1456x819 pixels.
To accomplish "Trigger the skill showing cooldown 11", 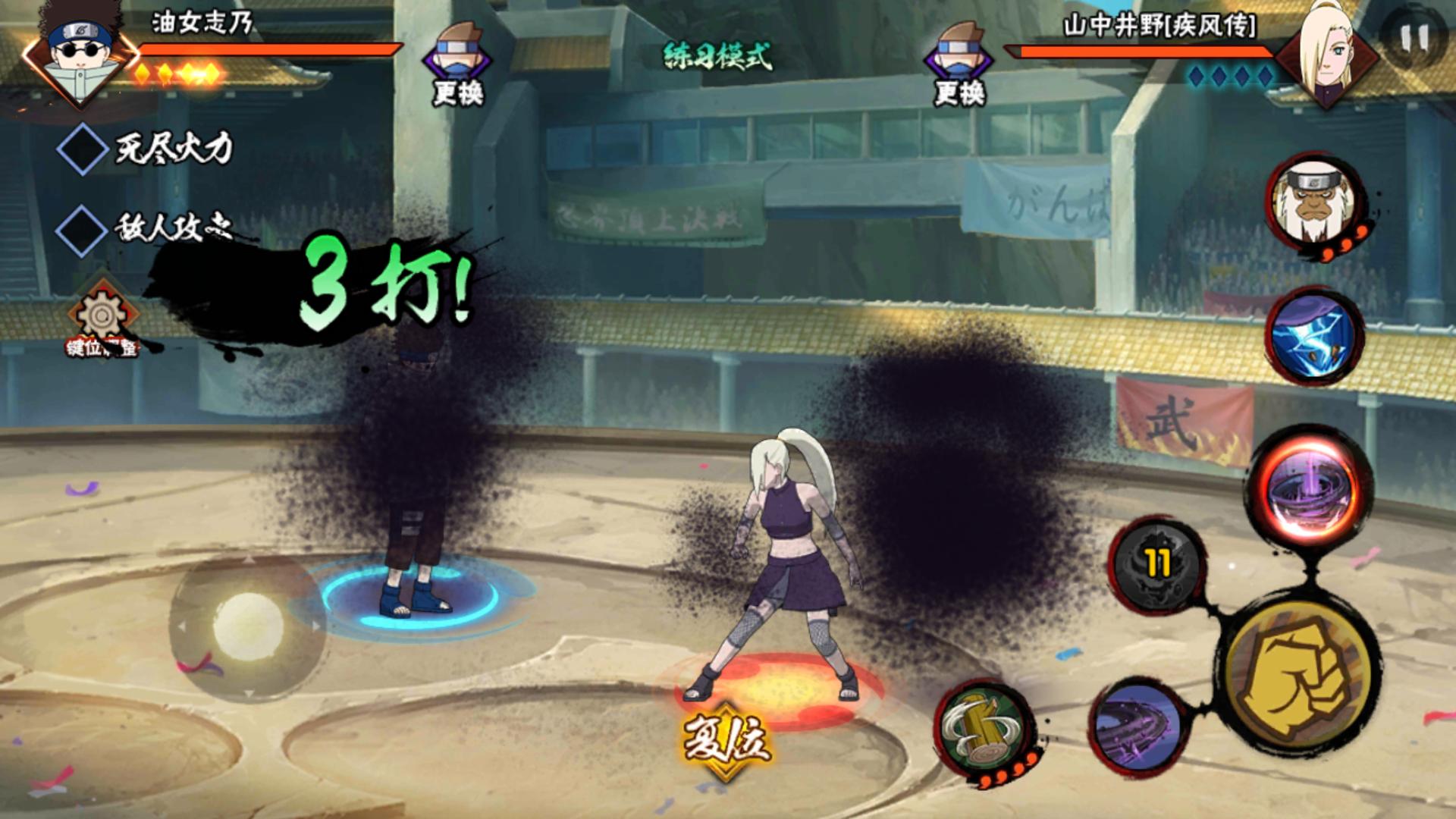I will pos(1156,565).
